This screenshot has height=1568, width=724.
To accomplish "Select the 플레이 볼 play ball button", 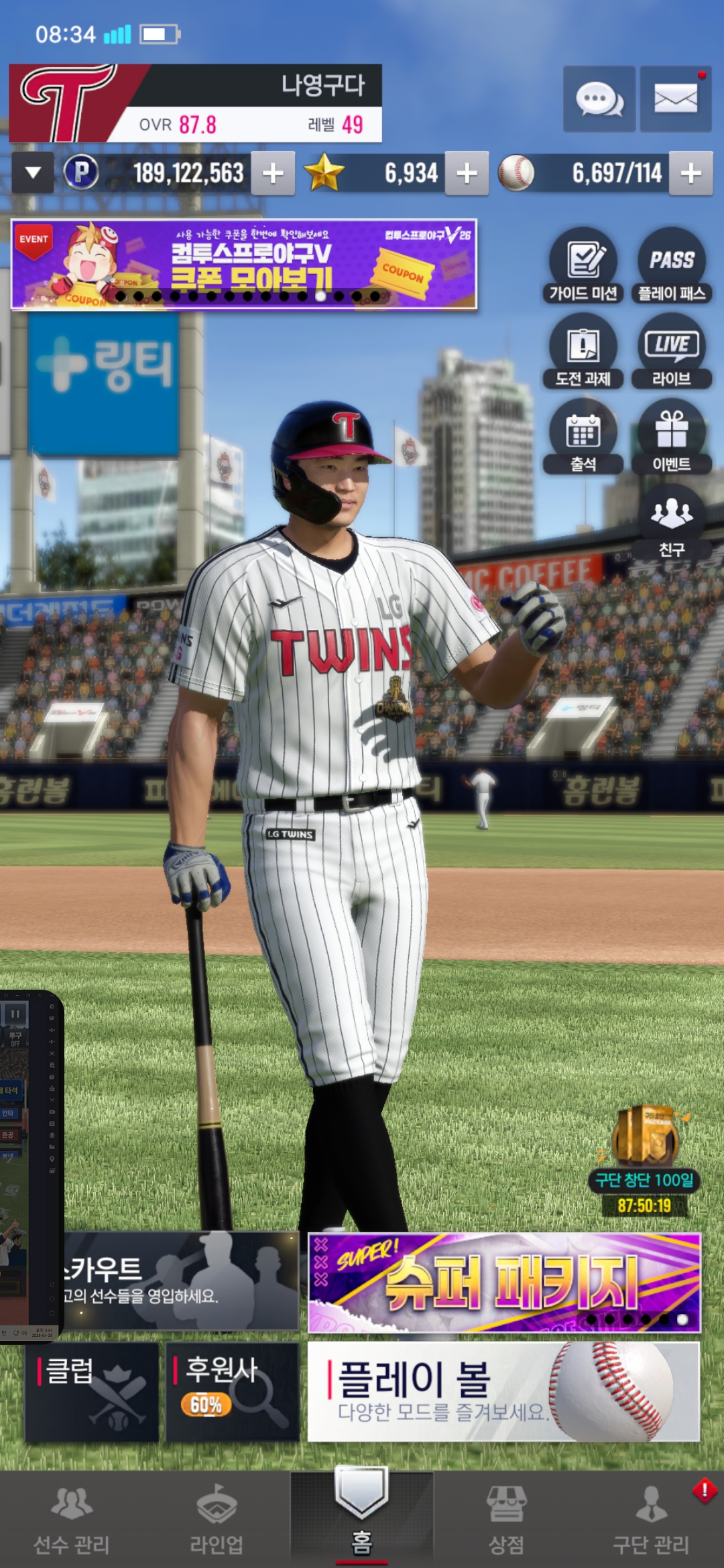I will point(504,1391).
